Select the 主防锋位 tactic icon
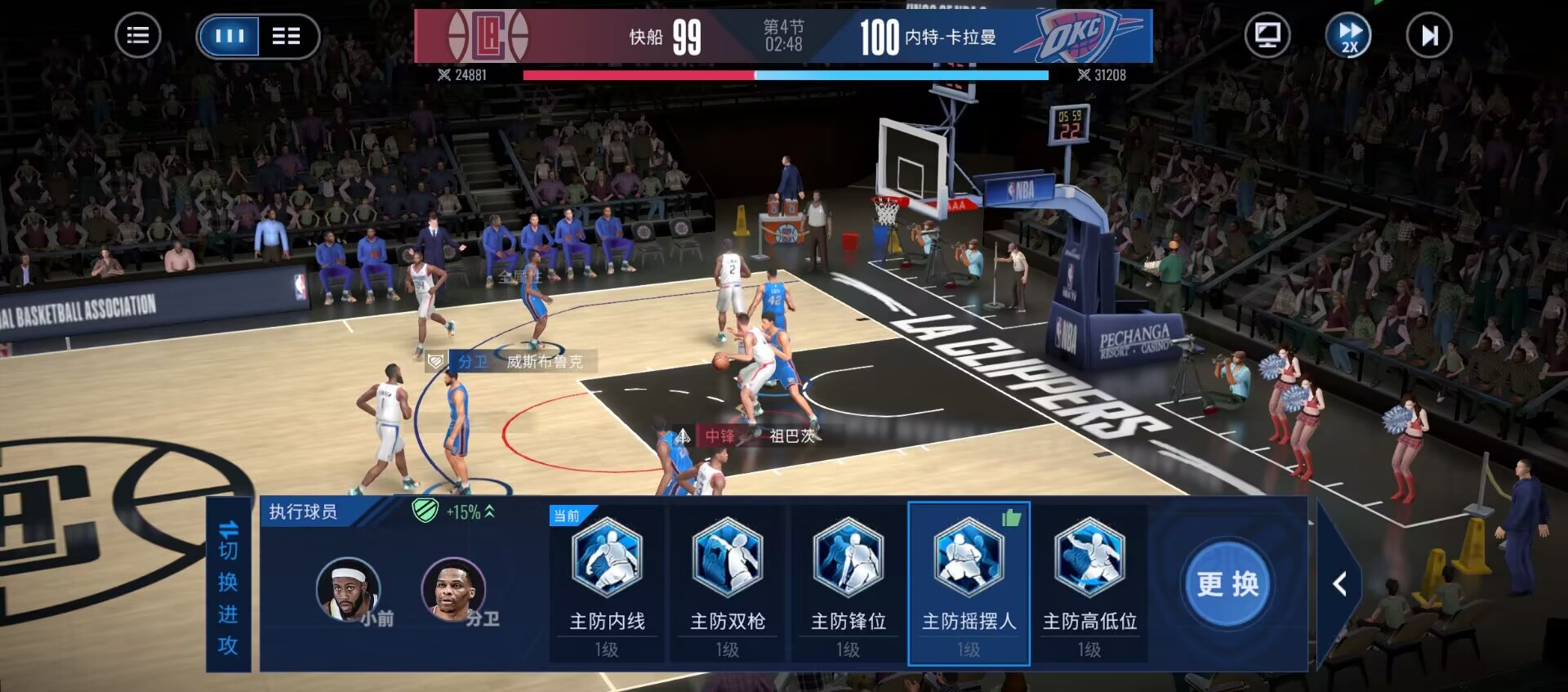 [x=847, y=557]
